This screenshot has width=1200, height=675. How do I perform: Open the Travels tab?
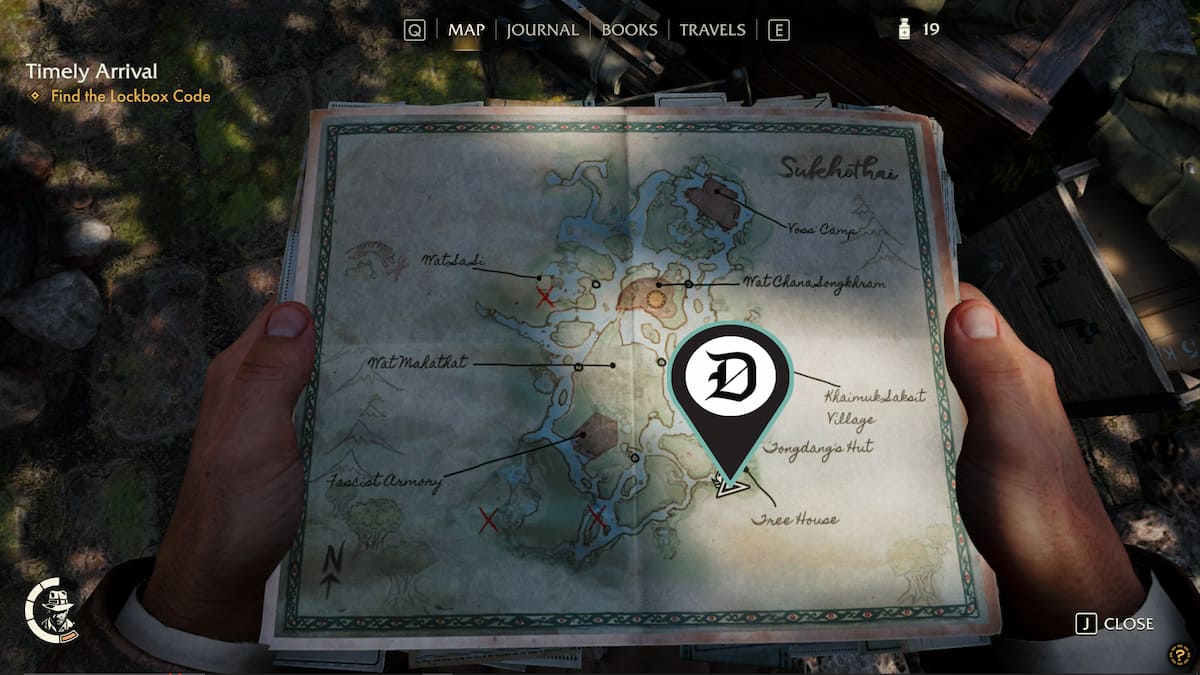712,30
